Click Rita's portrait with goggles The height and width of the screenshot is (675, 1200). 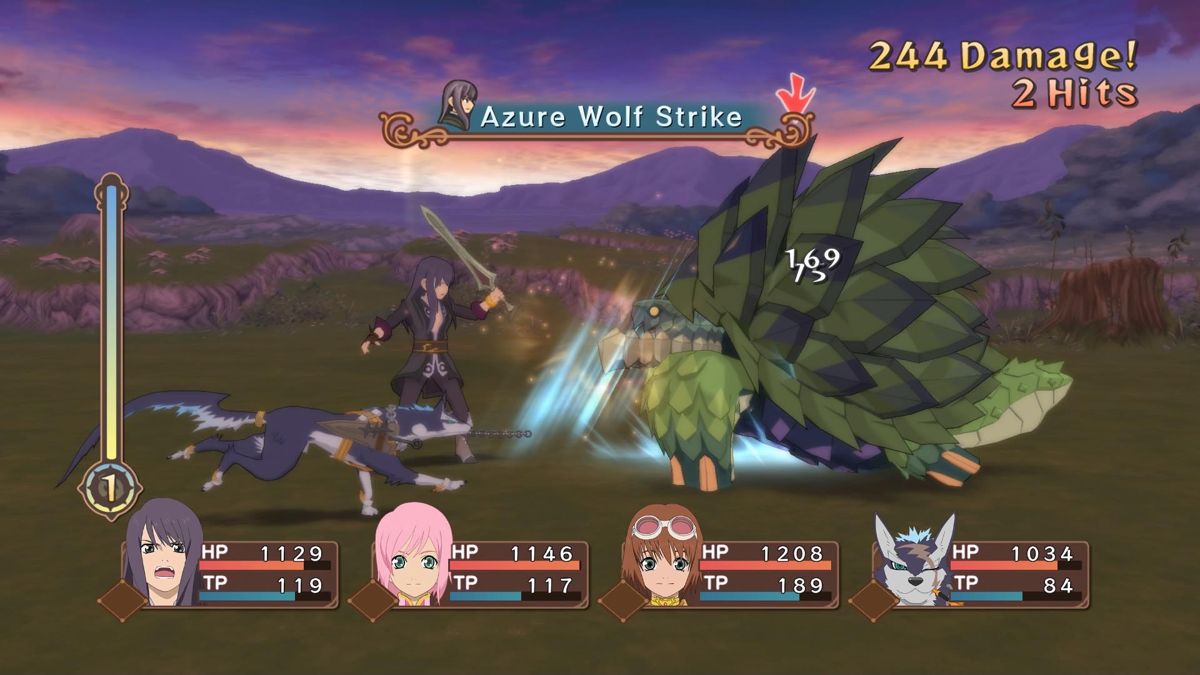(661, 558)
